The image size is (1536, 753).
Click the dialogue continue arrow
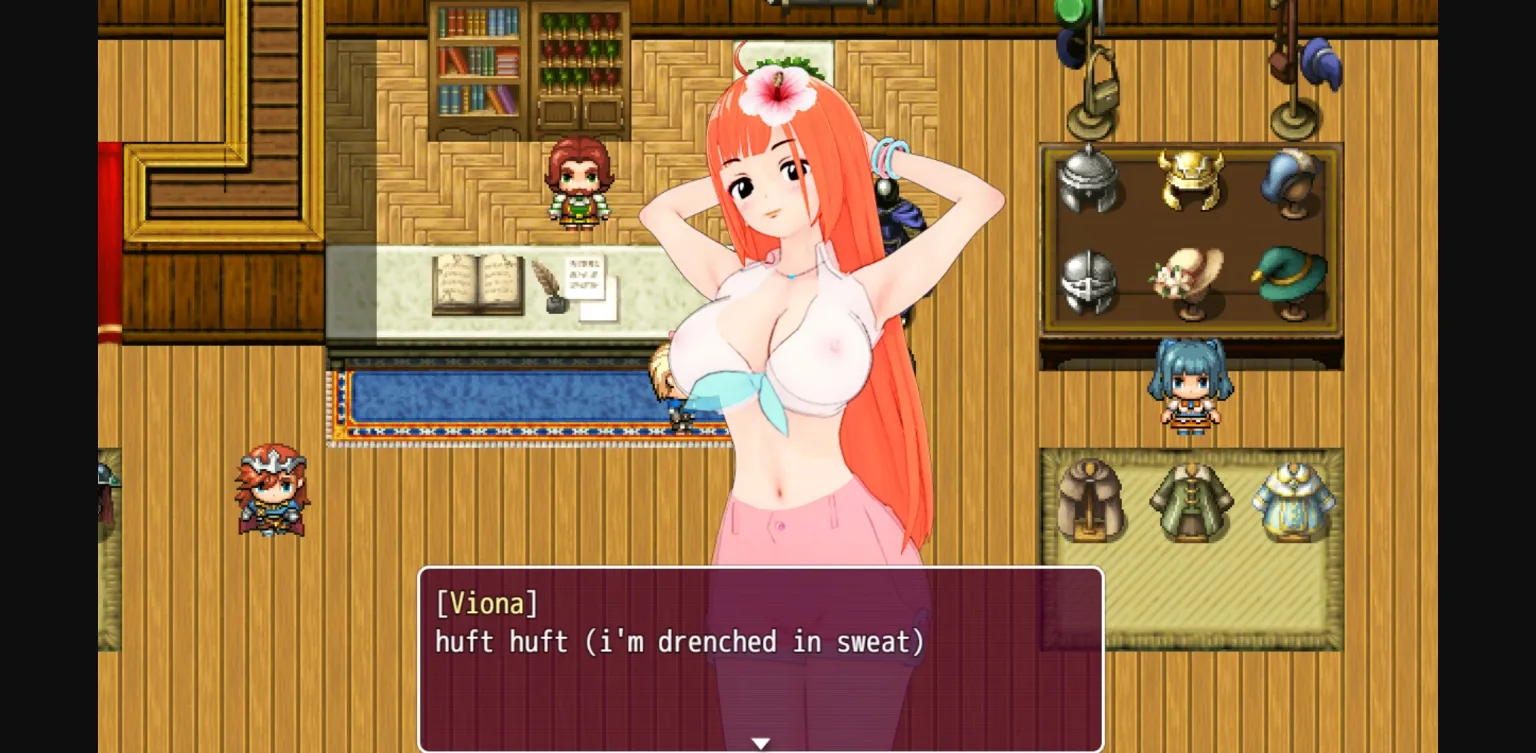761,743
